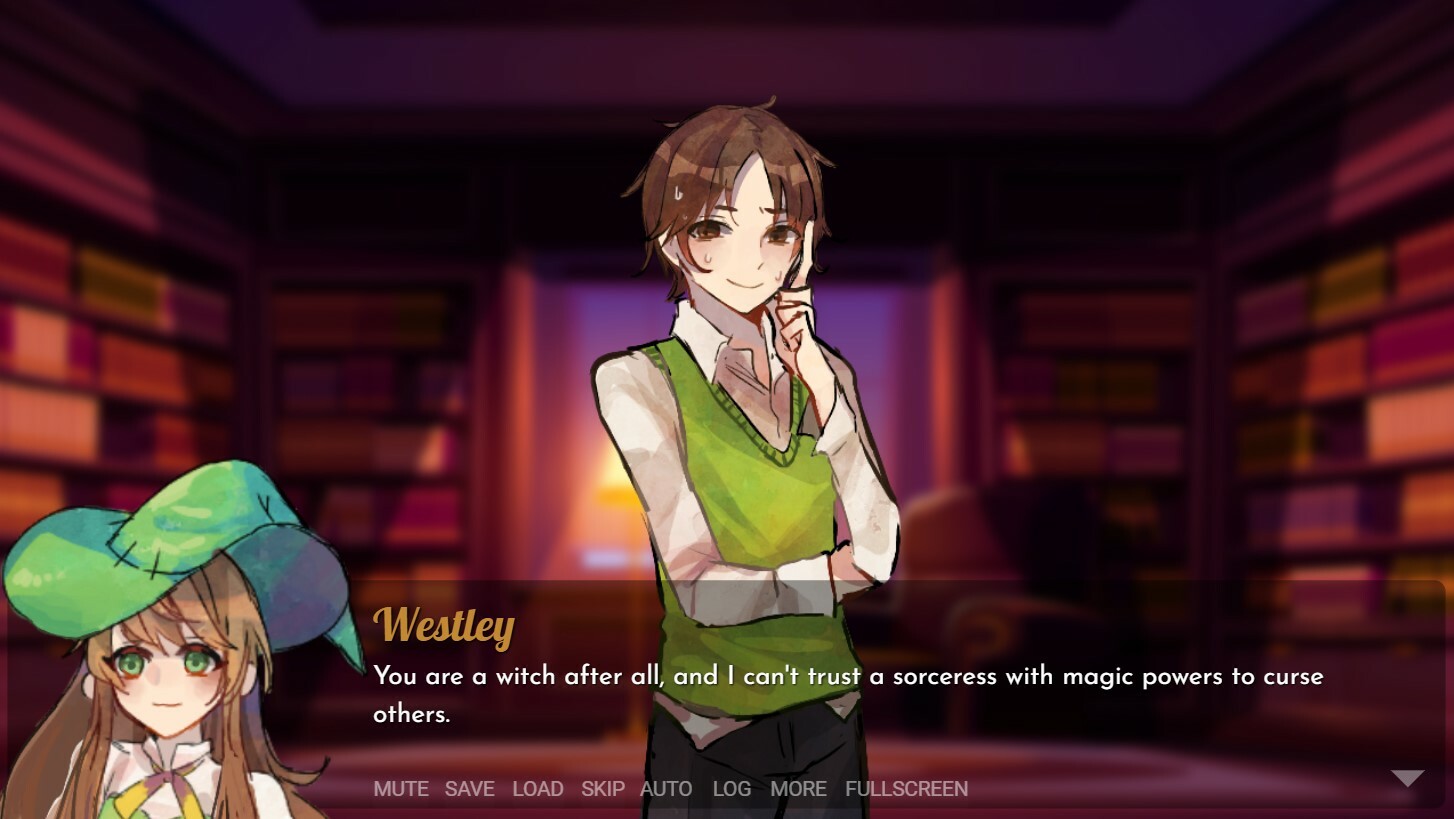Image resolution: width=1454 pixels, height=819 pixels.
Task: Click the quick menu bar
Action: pos(650,789)
